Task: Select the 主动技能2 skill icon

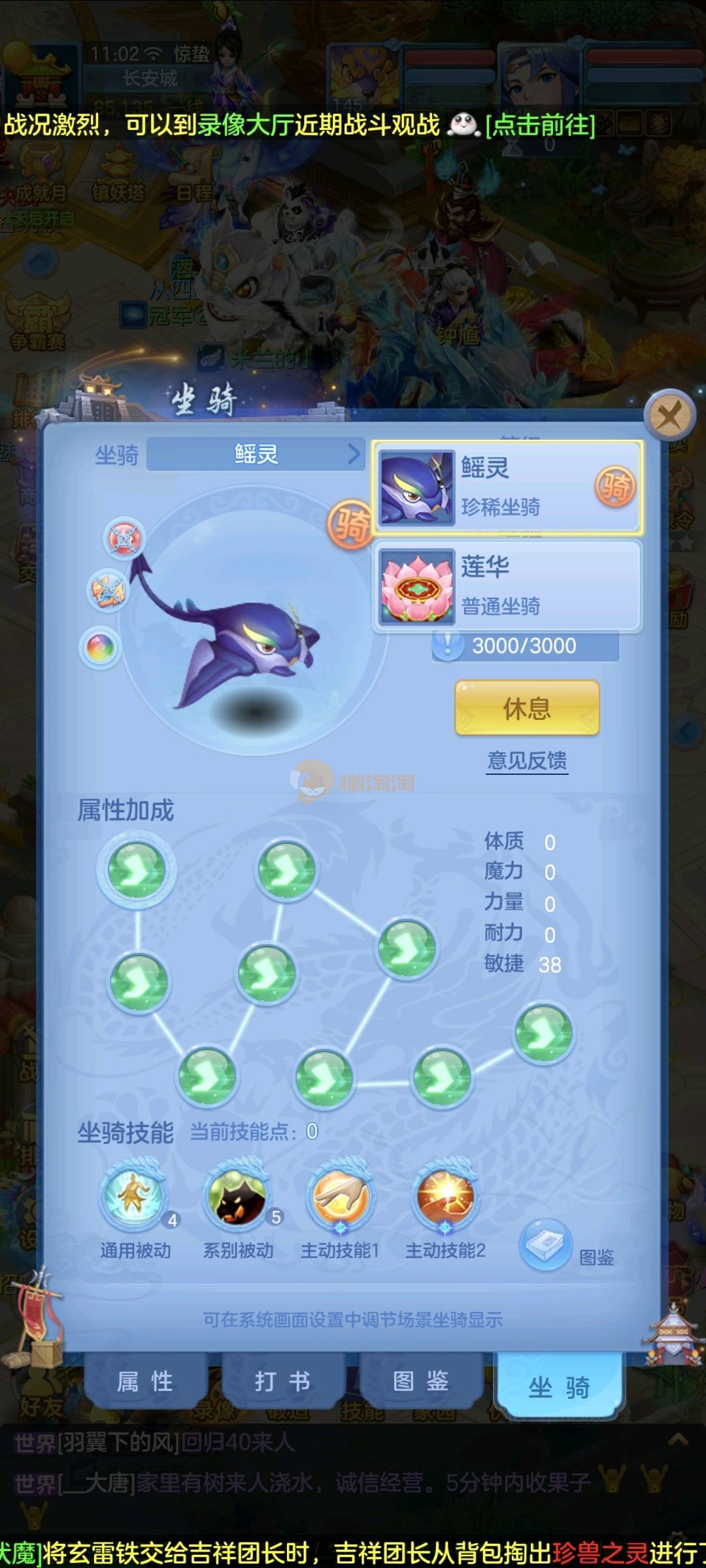Action: (446, 1199)
